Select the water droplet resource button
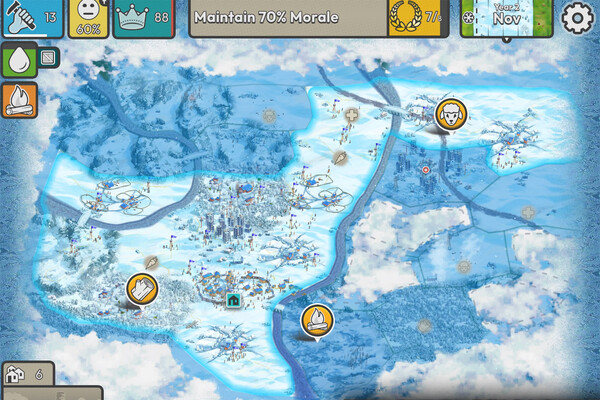Screen dimensions: 600x400 click(x=18, y=62)
